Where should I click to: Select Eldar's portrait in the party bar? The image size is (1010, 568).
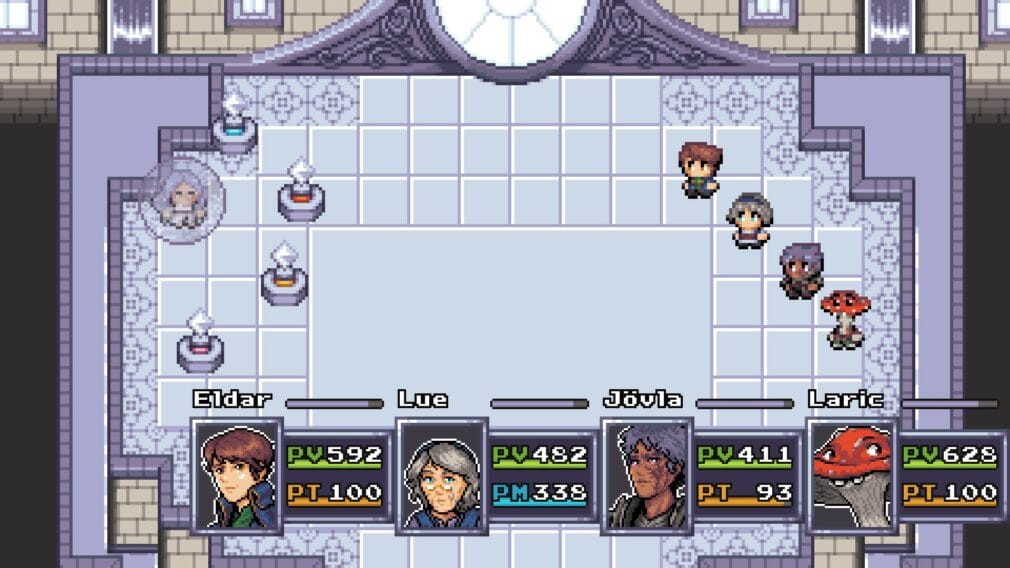click(237, 474)
